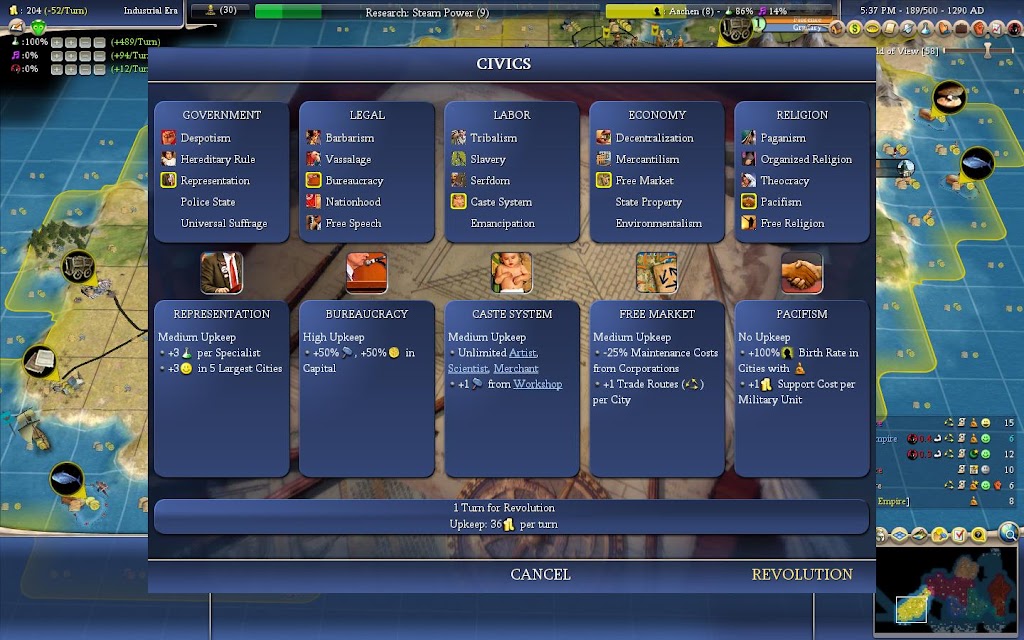1024x640 pixels.
Task: Switch labor to Serfdom
Action: point(490,181)
